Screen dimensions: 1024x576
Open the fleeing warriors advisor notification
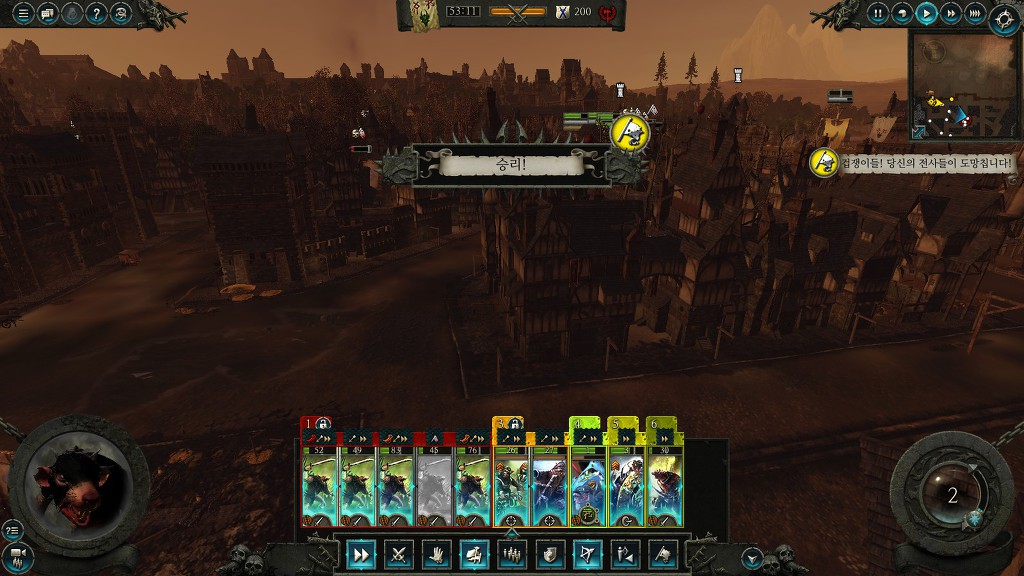[824, 162]
